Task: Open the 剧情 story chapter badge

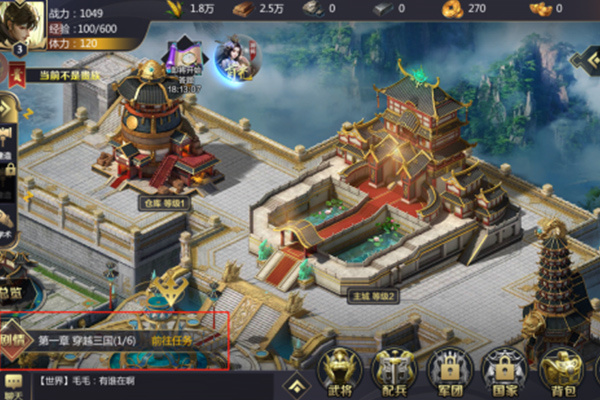Action: 14,339
